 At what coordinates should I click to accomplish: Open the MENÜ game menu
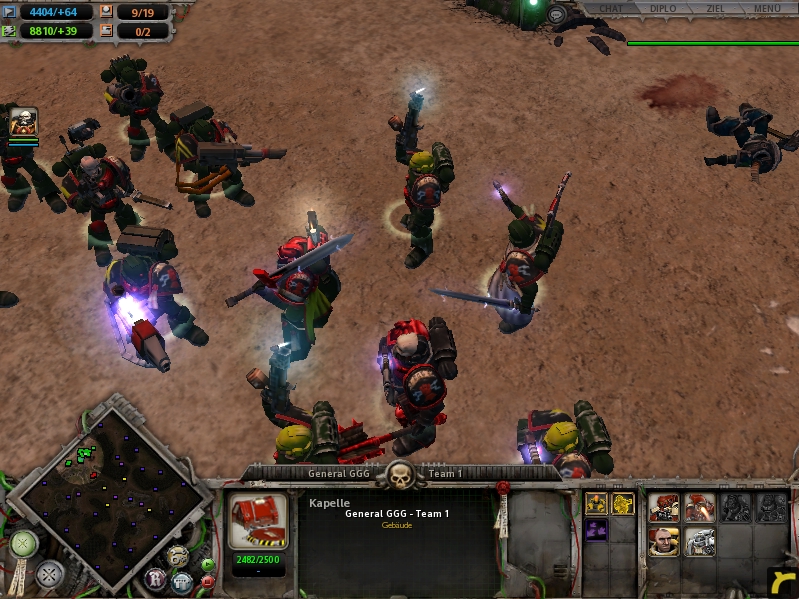tap(767, 9)
